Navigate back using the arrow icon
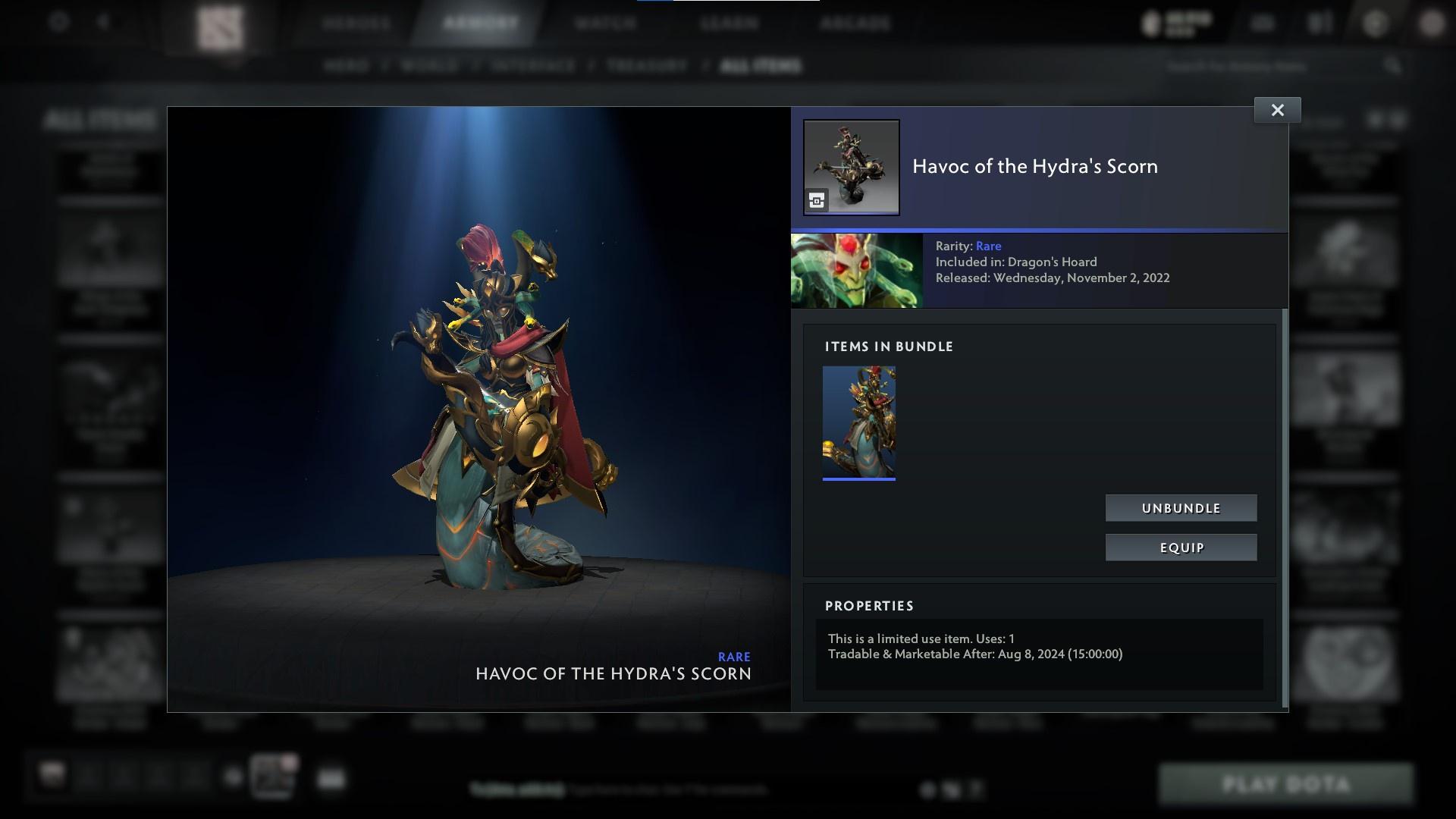Viewport: 1456px width, 819px height. (102, 23)
